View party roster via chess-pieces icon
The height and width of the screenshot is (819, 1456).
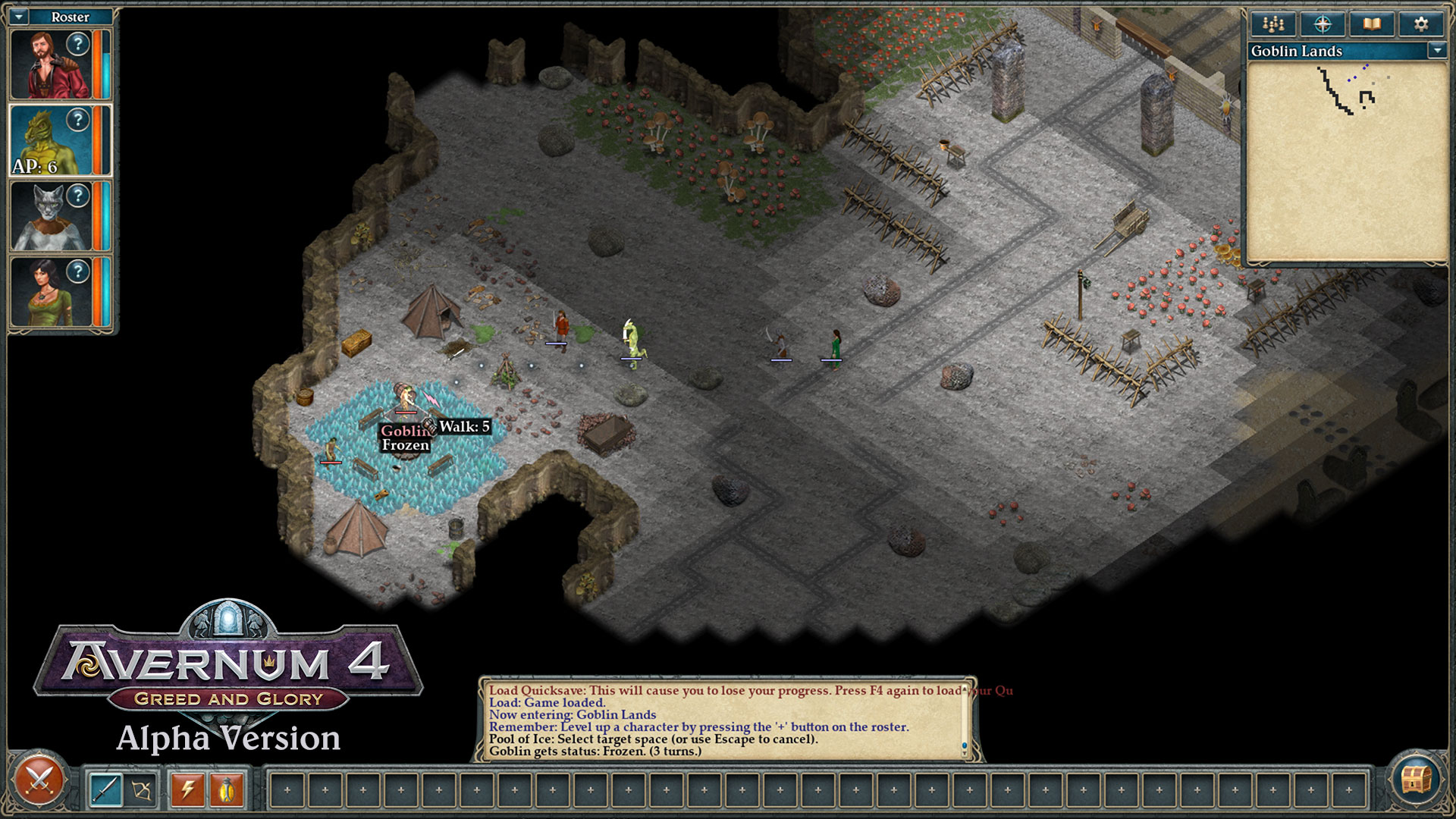(x=1272, y=24)
